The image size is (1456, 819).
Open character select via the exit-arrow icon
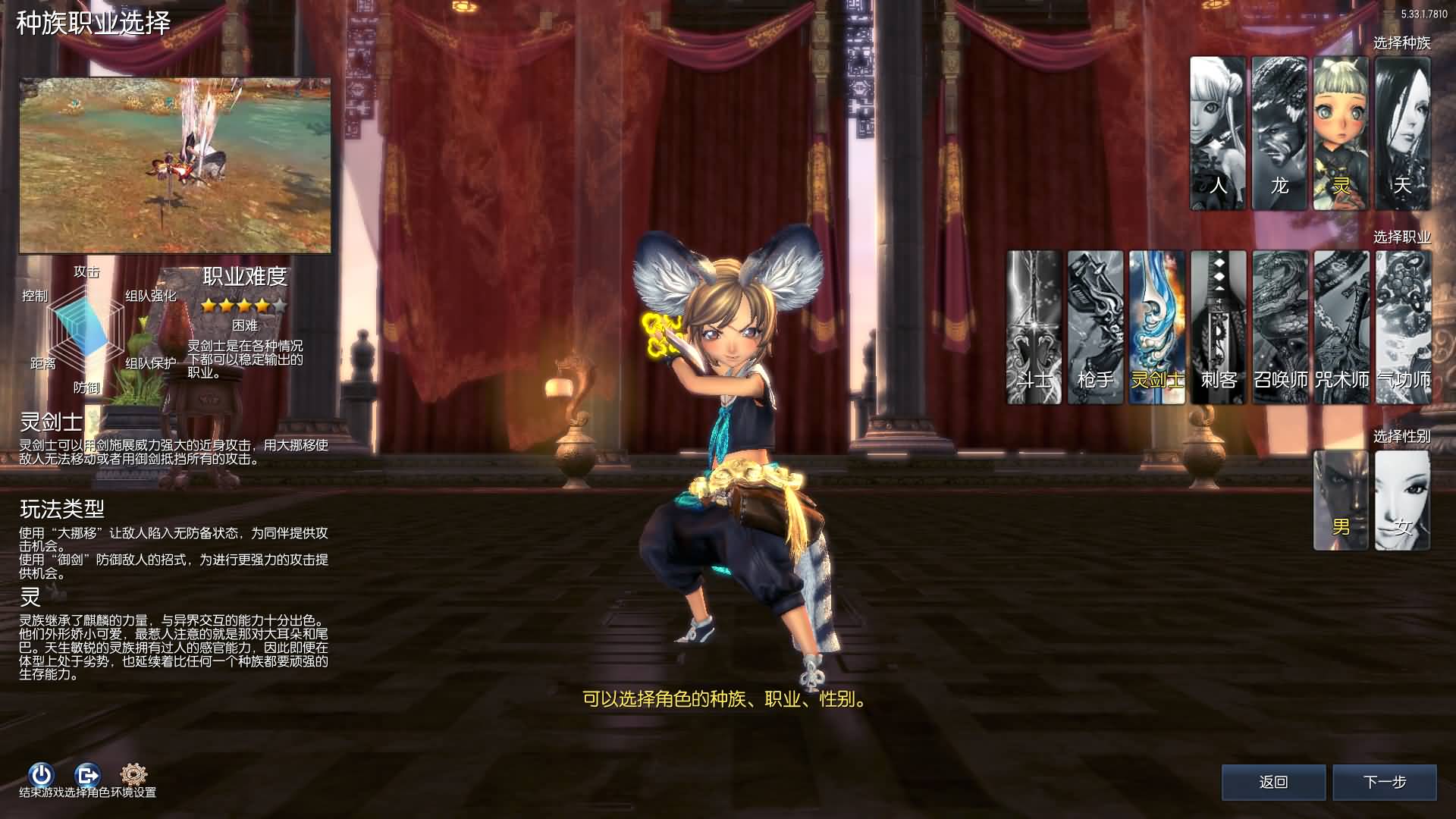point(88,774)
